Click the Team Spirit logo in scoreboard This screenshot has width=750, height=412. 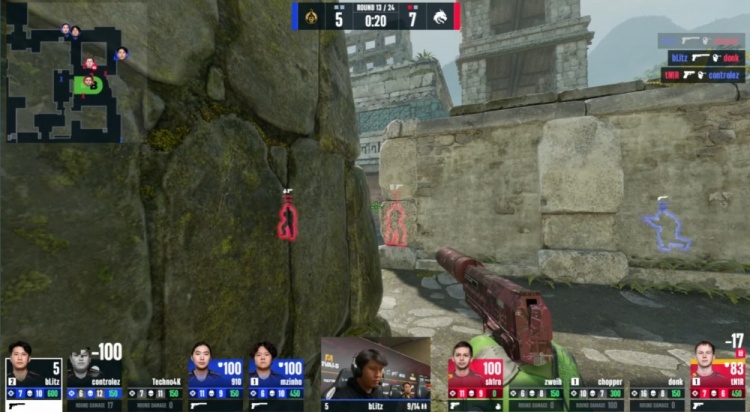[440, 17]
